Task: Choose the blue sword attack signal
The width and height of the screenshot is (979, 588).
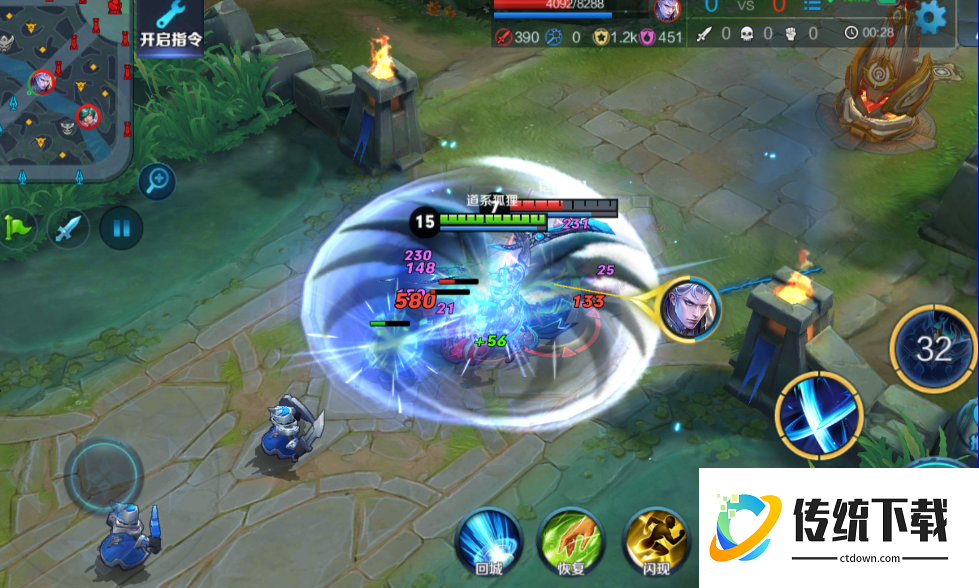Action: pos(68,229)
